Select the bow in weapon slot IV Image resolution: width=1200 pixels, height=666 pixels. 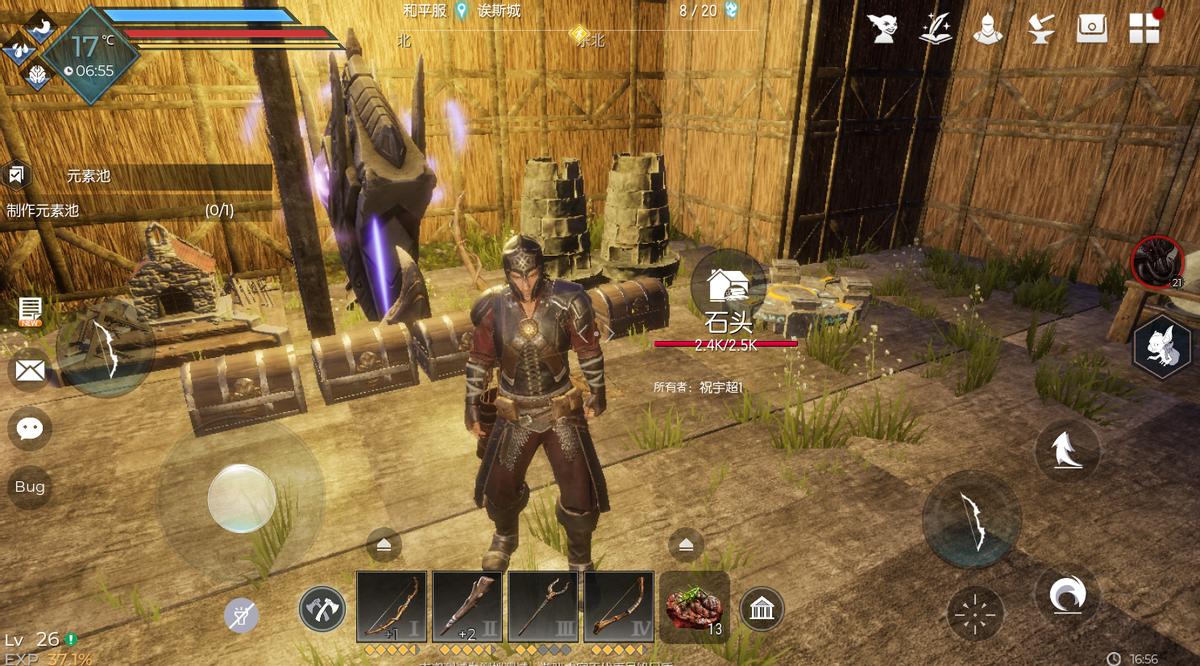(619, 606)
